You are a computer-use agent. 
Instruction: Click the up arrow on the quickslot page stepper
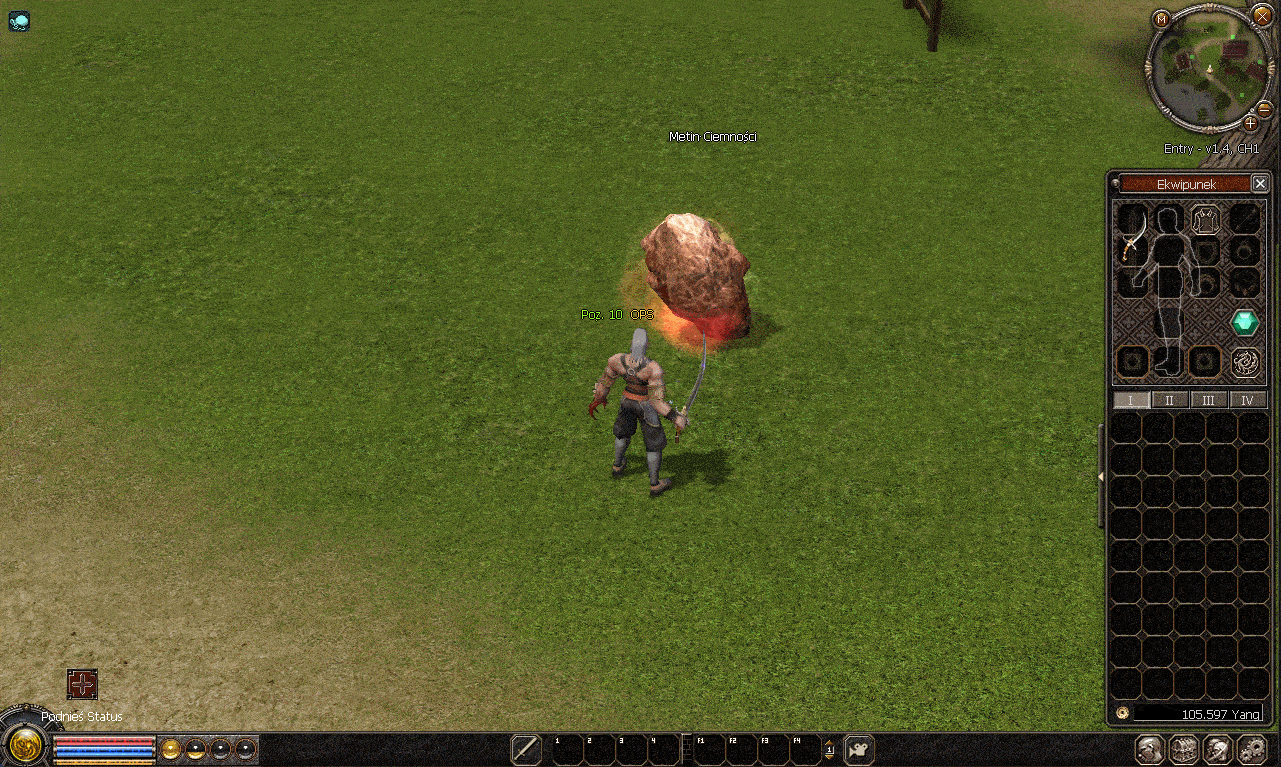(828, 742)
